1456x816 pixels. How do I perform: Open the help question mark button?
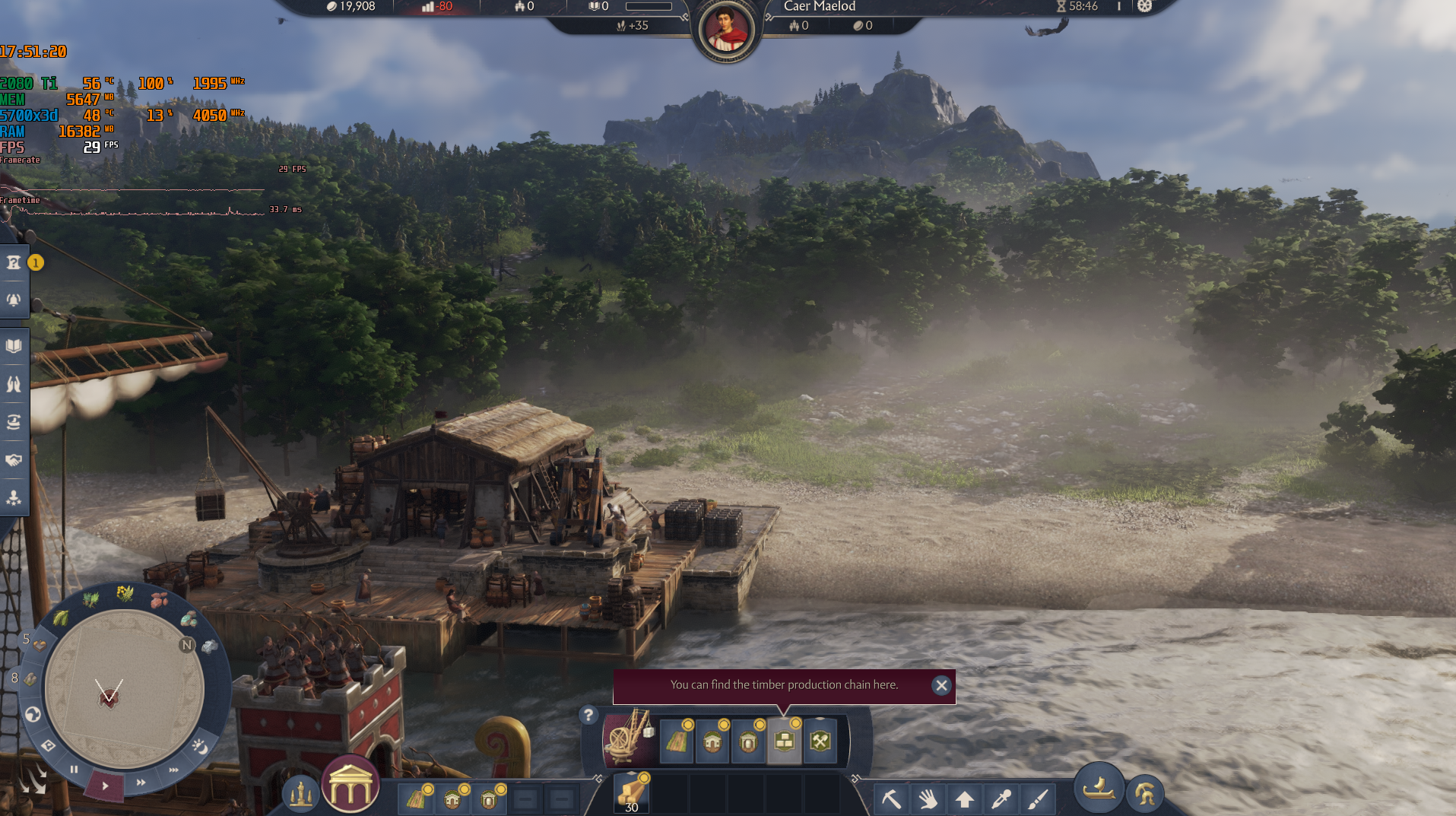coord(588,715)
